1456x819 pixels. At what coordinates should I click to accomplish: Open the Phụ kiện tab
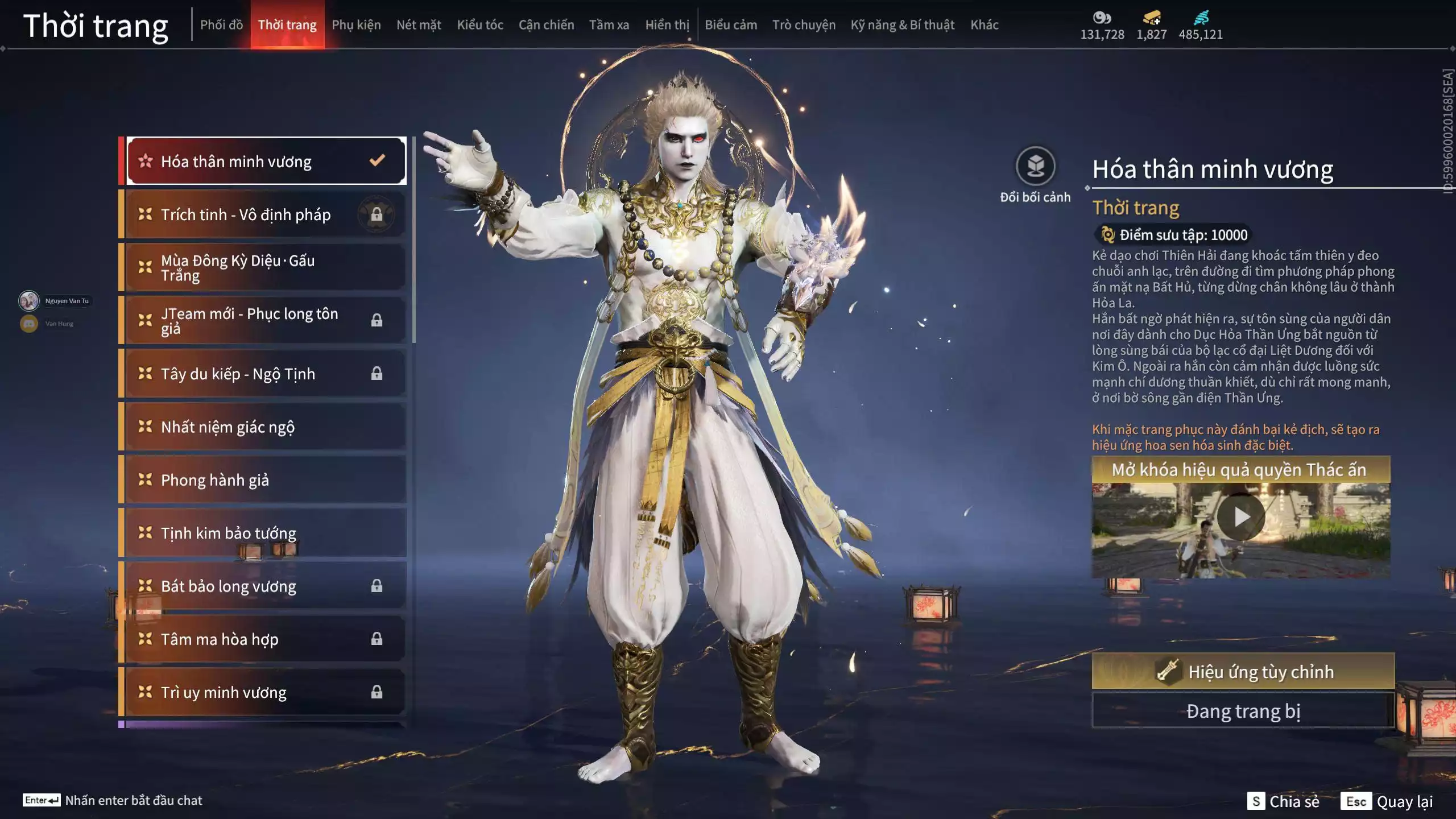(356, 25)
